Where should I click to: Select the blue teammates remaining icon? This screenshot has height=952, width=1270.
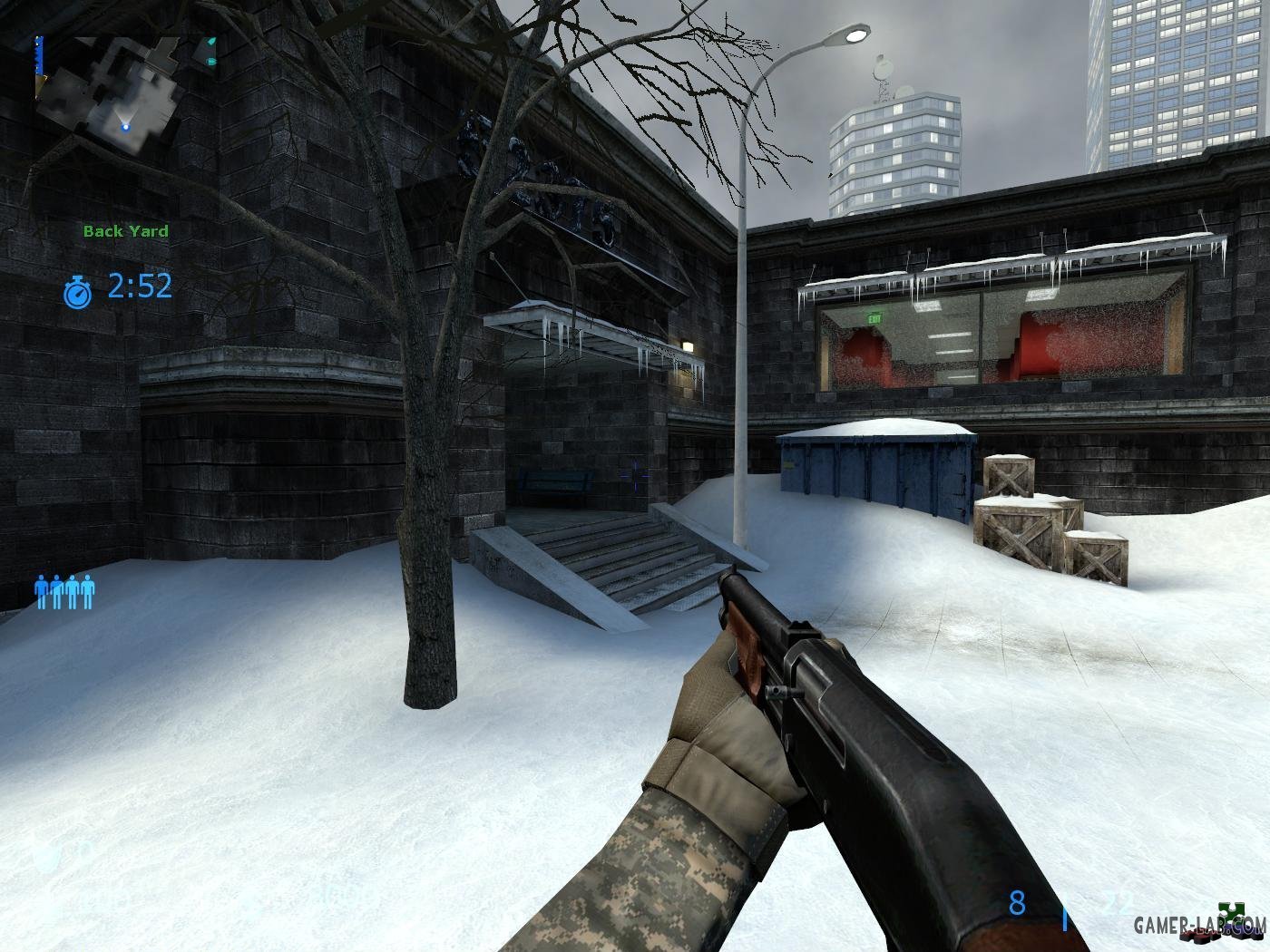[x=64, y=591]
